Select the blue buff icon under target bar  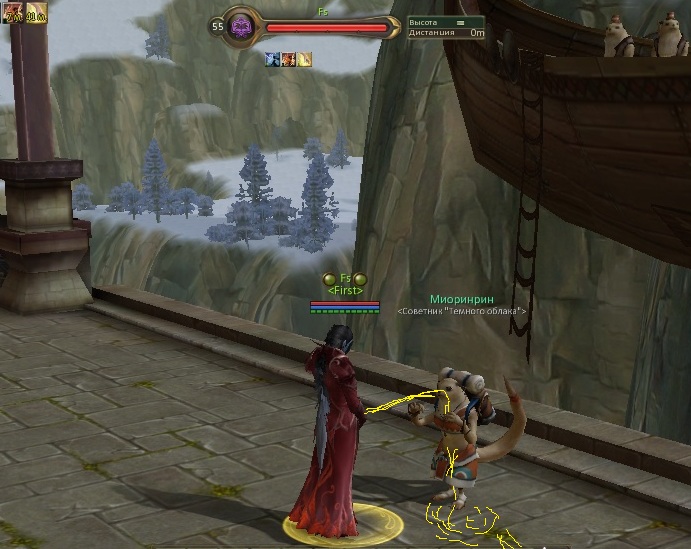click(271, 60)
